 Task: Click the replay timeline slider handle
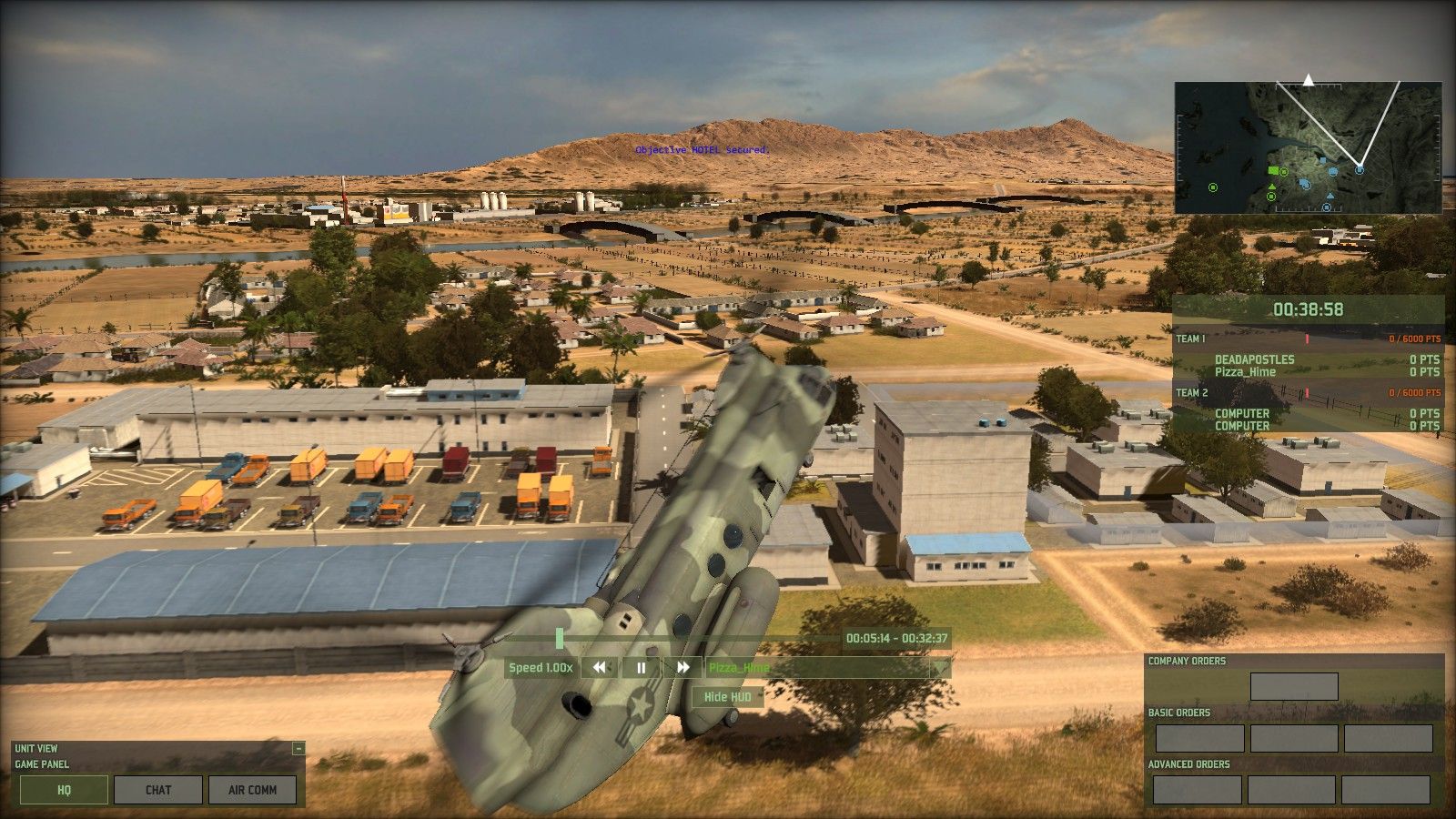click(560, 639)
